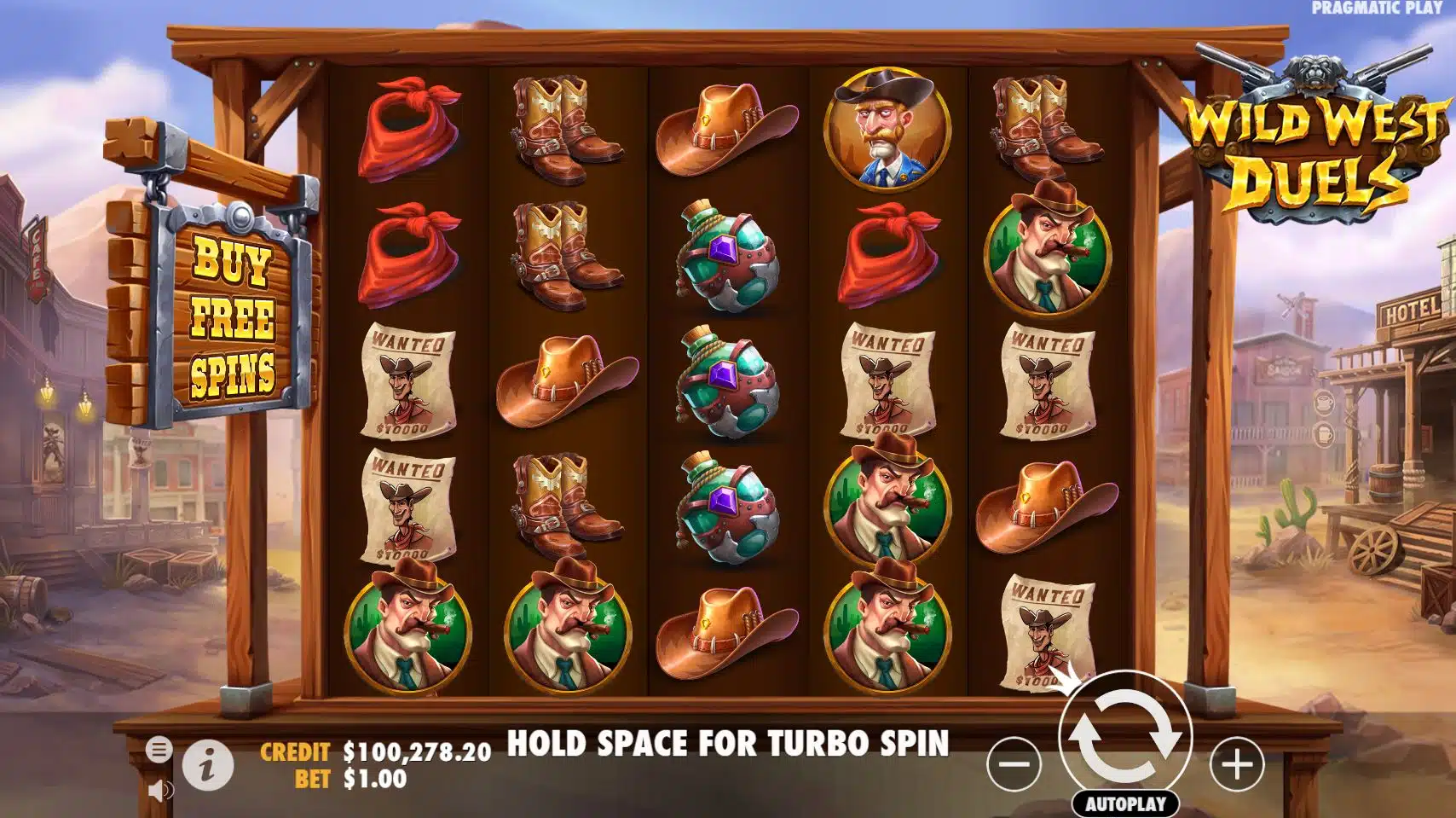Click the coffee cup sign near the saloon

[1323, 403]
